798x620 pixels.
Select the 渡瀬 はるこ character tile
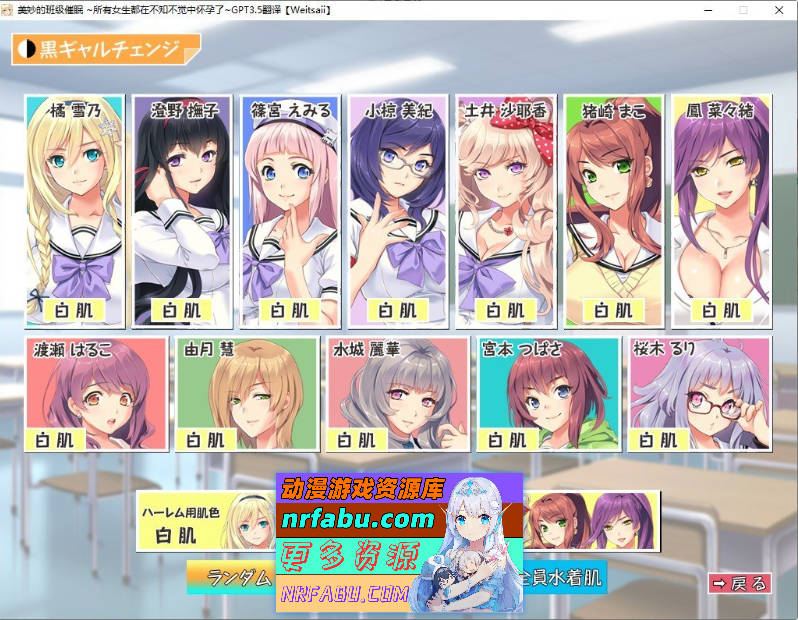(95, 394)
